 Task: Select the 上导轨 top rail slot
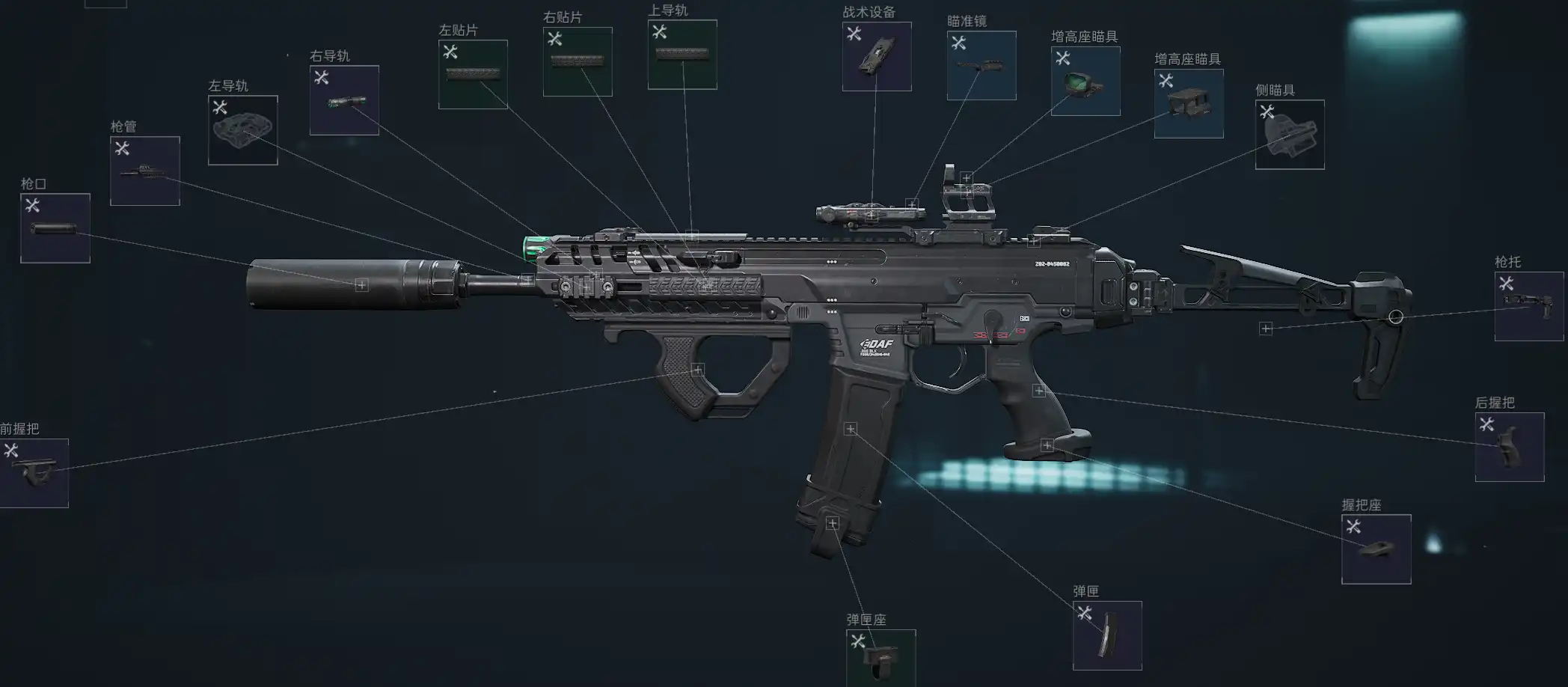[x=682, y=55]
